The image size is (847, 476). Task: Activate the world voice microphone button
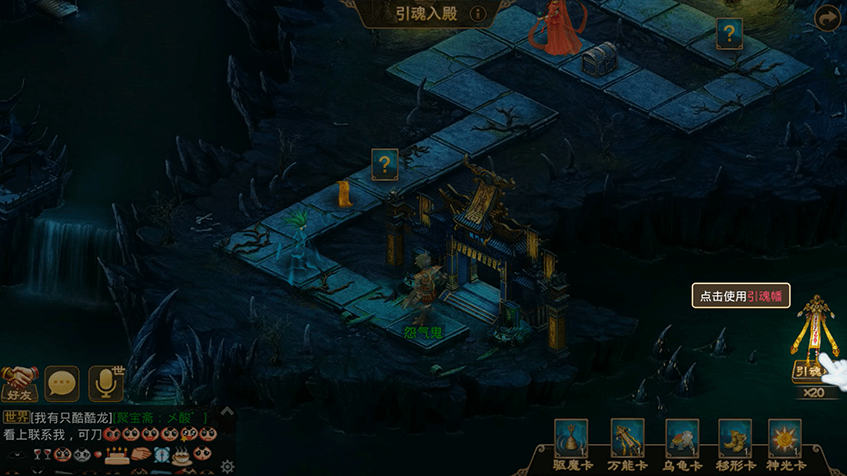coord(107,383)
